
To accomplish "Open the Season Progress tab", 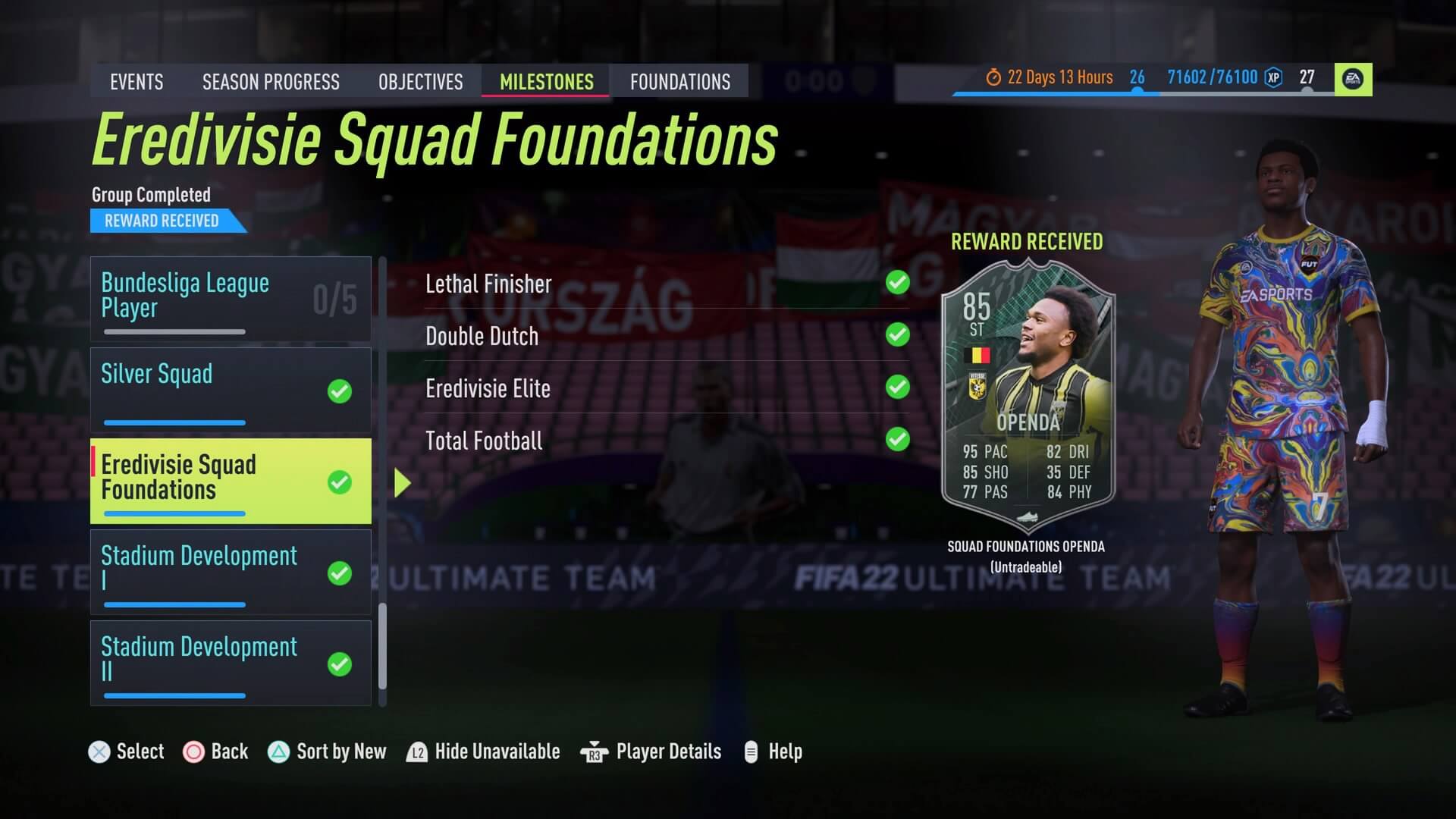I will pos(271,82).
